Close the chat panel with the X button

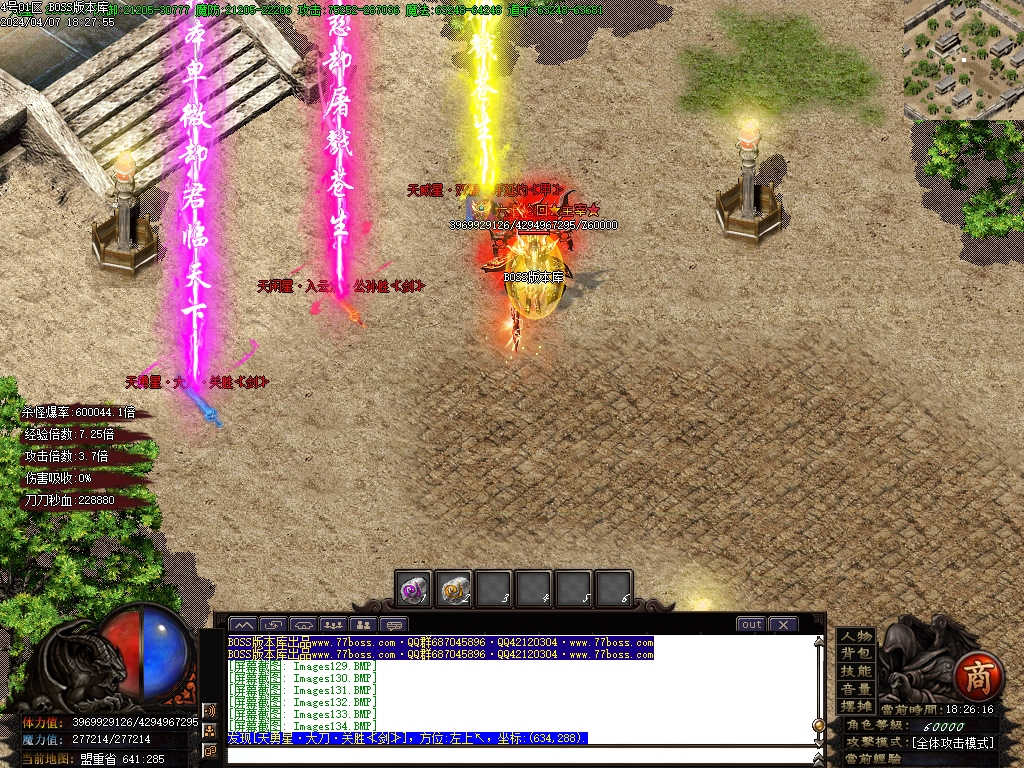[x=783, y=625]
